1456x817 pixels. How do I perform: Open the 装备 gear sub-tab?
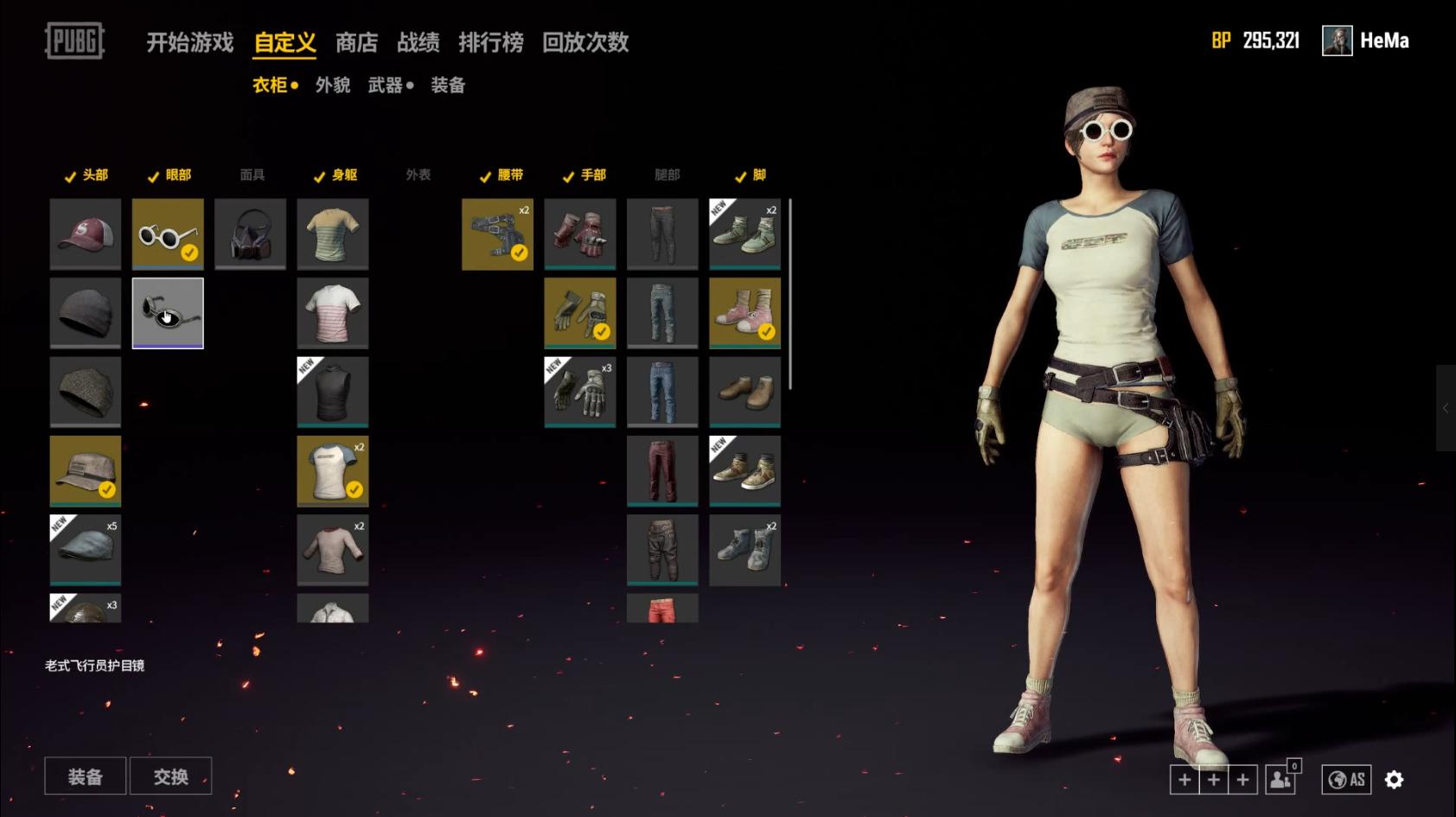(448, 85)
